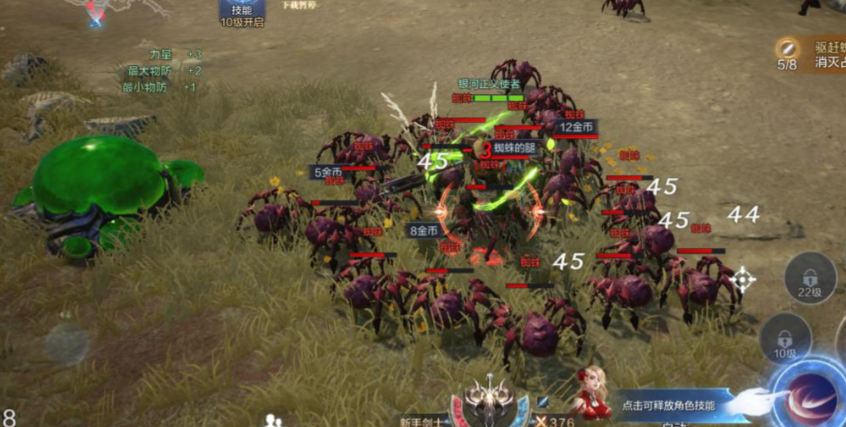Screen dimensions: 846x427
Task: Tap the locked skill slot marked 10级
Action: pyautogui.click(x=784, y=340)
